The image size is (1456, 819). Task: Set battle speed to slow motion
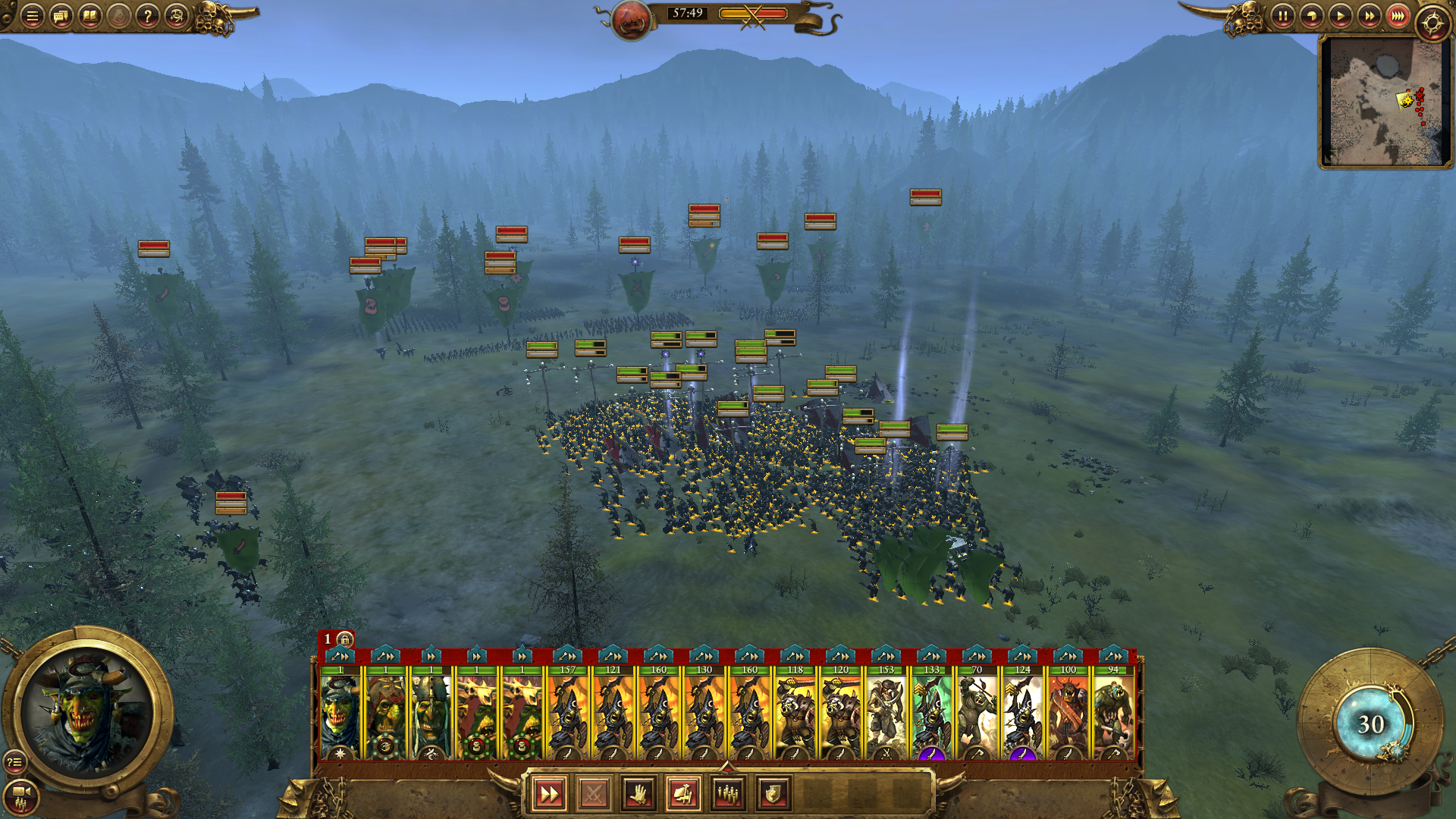pyautogui.click(x=1311, y=16)
